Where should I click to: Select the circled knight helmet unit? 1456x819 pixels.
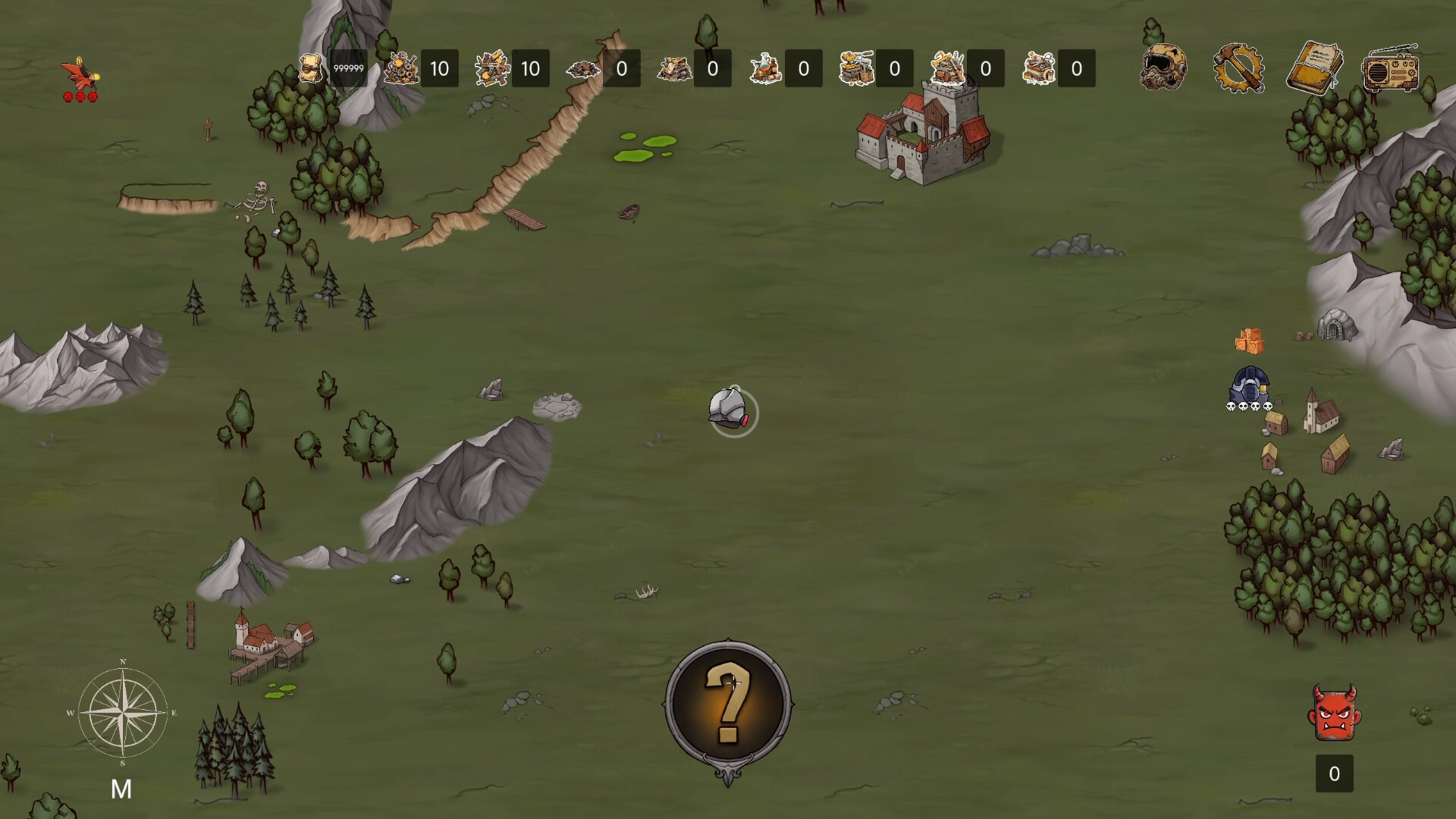click(x=731, y=411)
